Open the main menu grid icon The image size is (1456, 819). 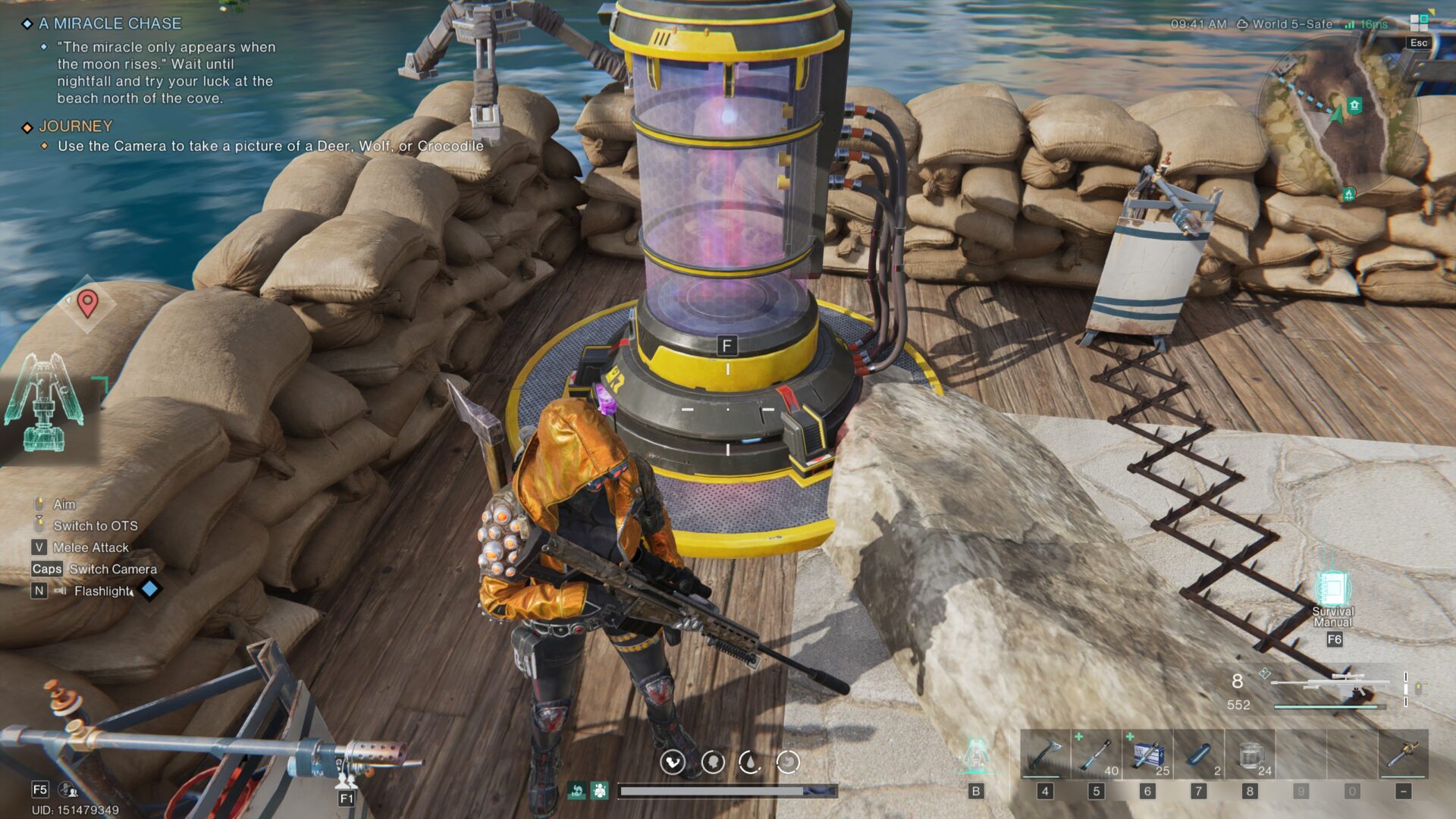click(x=1419, y=23)
